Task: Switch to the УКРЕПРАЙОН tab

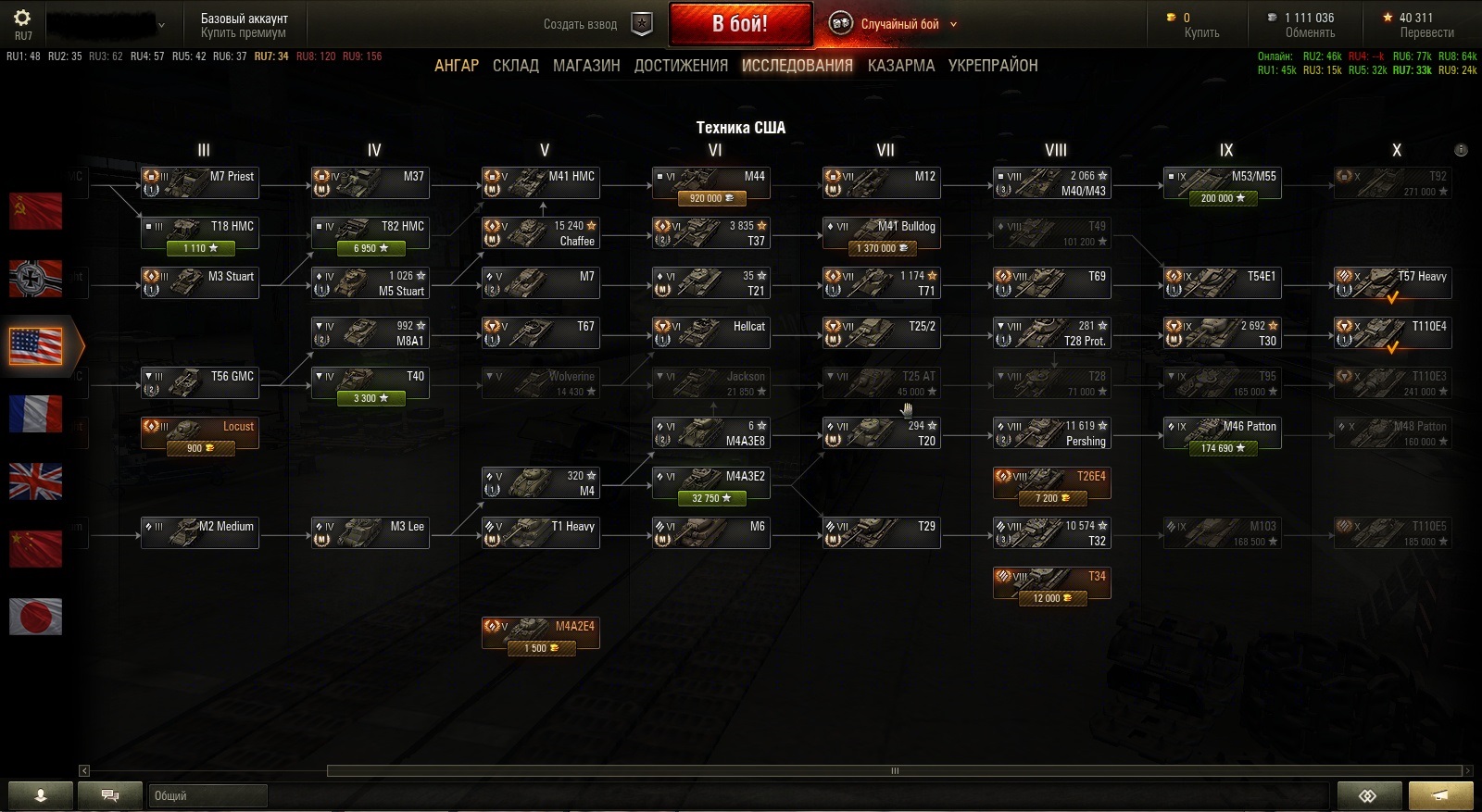Action: [x=993, y=66]
